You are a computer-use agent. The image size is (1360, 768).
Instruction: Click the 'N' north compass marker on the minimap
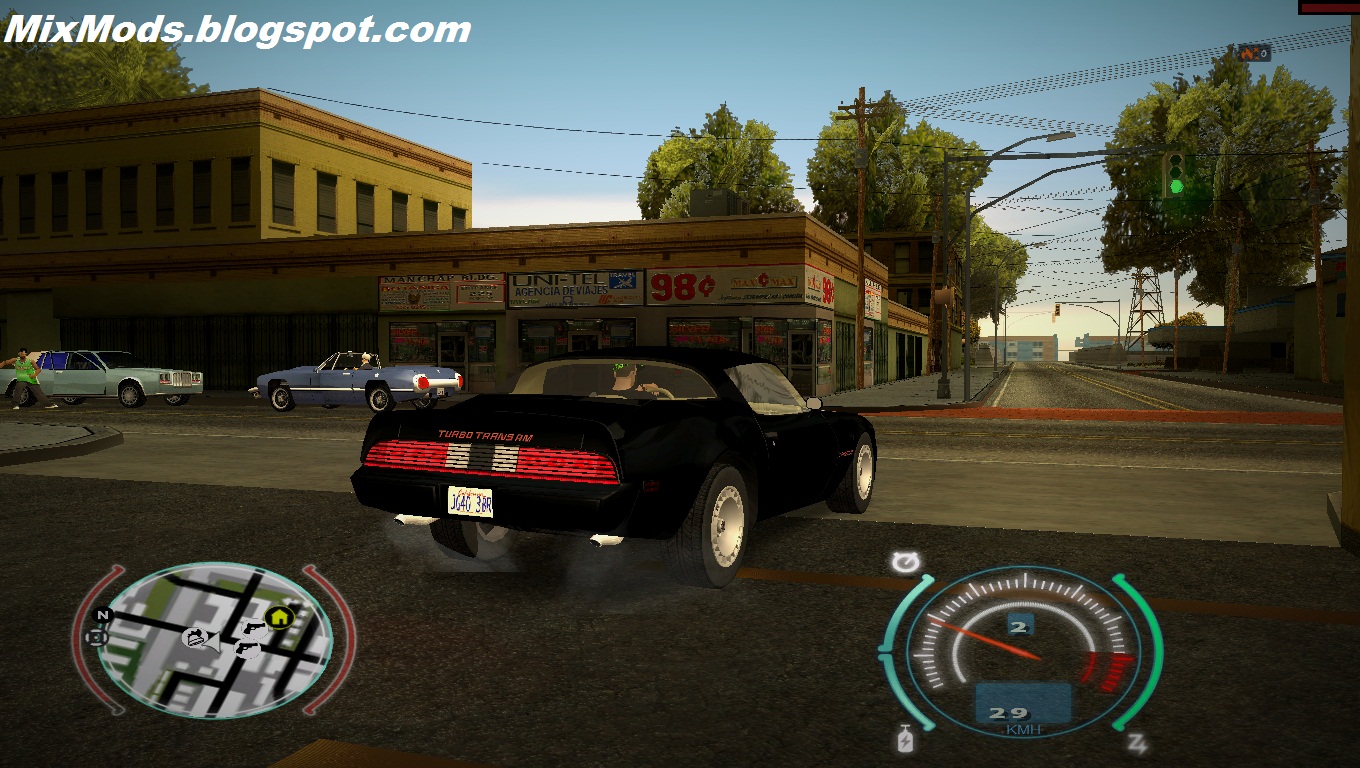101,615
